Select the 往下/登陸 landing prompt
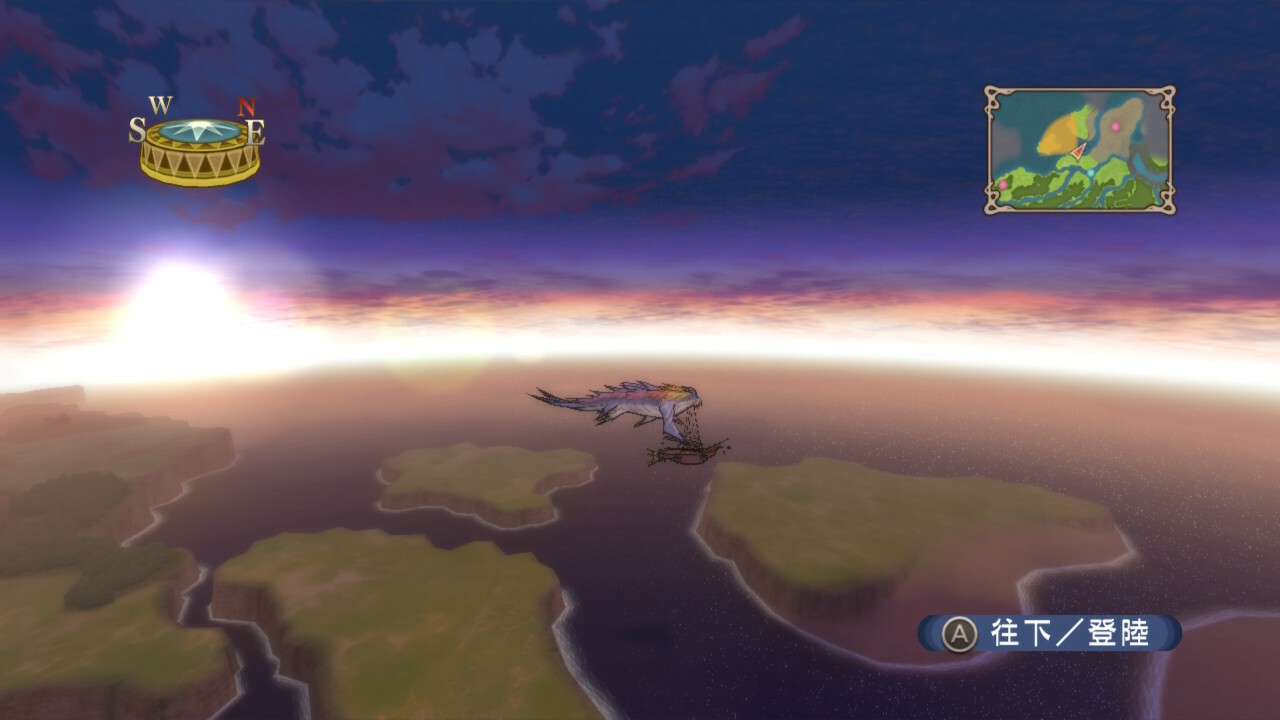Image resolution: width=1280 pixels, height=720 pixels. 1050,633
